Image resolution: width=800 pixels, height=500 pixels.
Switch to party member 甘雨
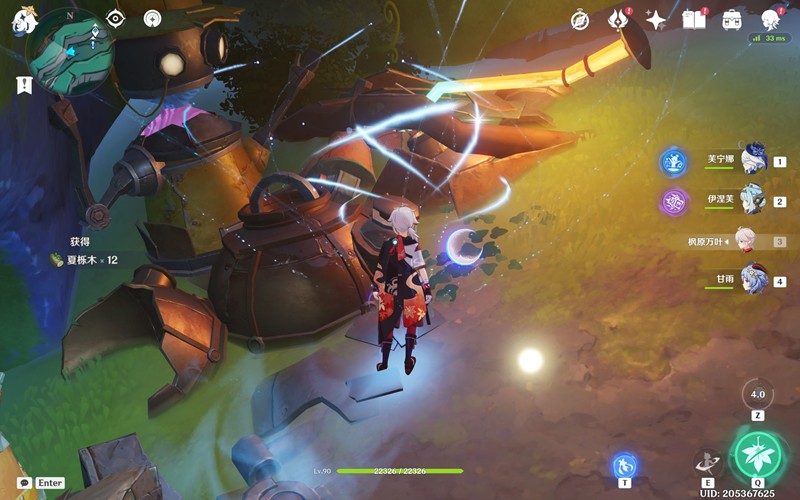pos(752,281)
